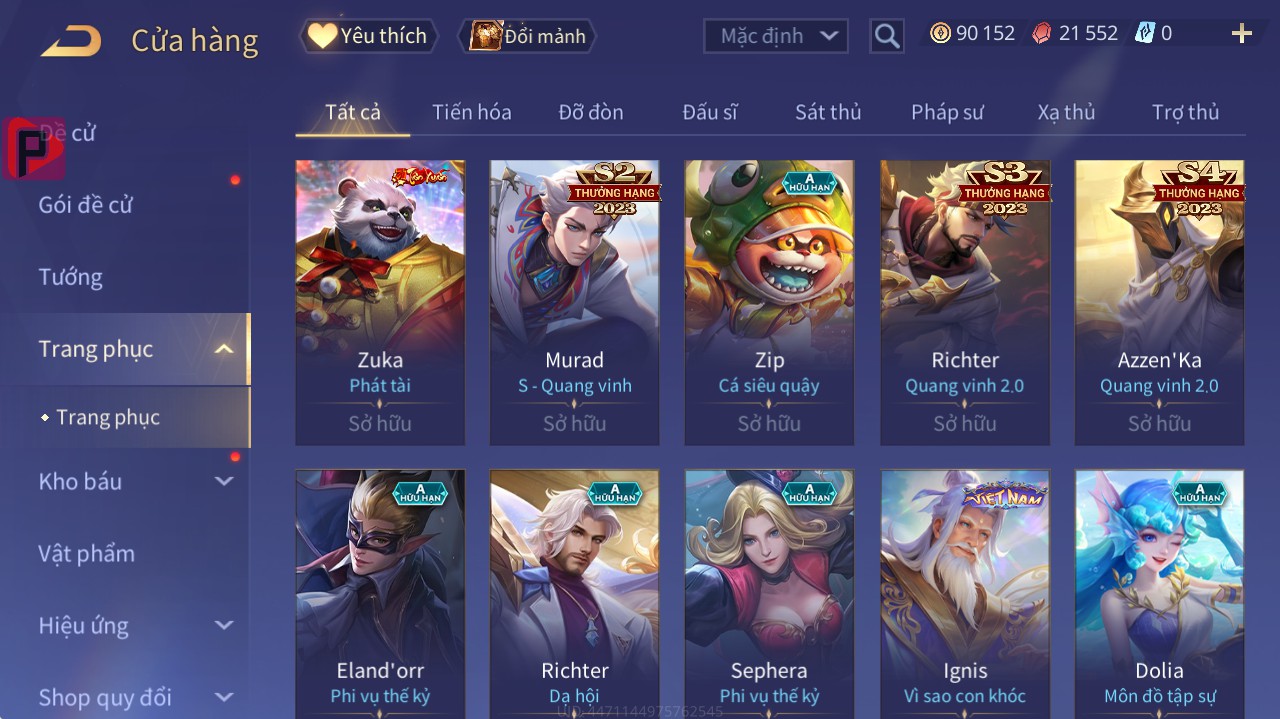
Task: Choose the Azzen'Ka Quang vinh 2.0 skin
Action: (x=1159, y=302)
